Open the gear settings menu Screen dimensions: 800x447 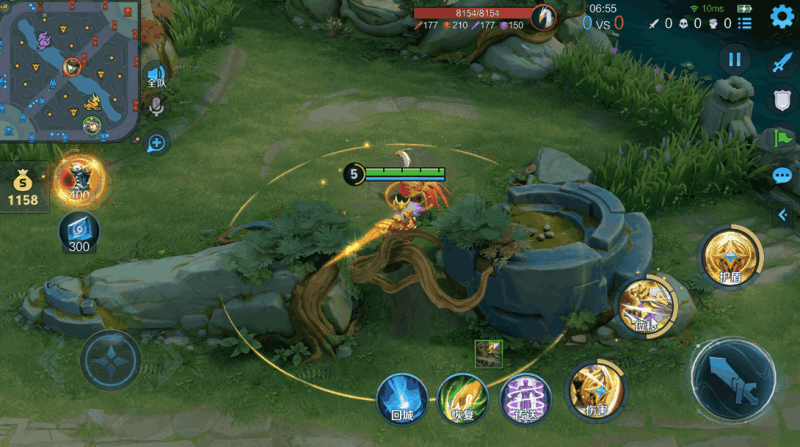point(782,16)
